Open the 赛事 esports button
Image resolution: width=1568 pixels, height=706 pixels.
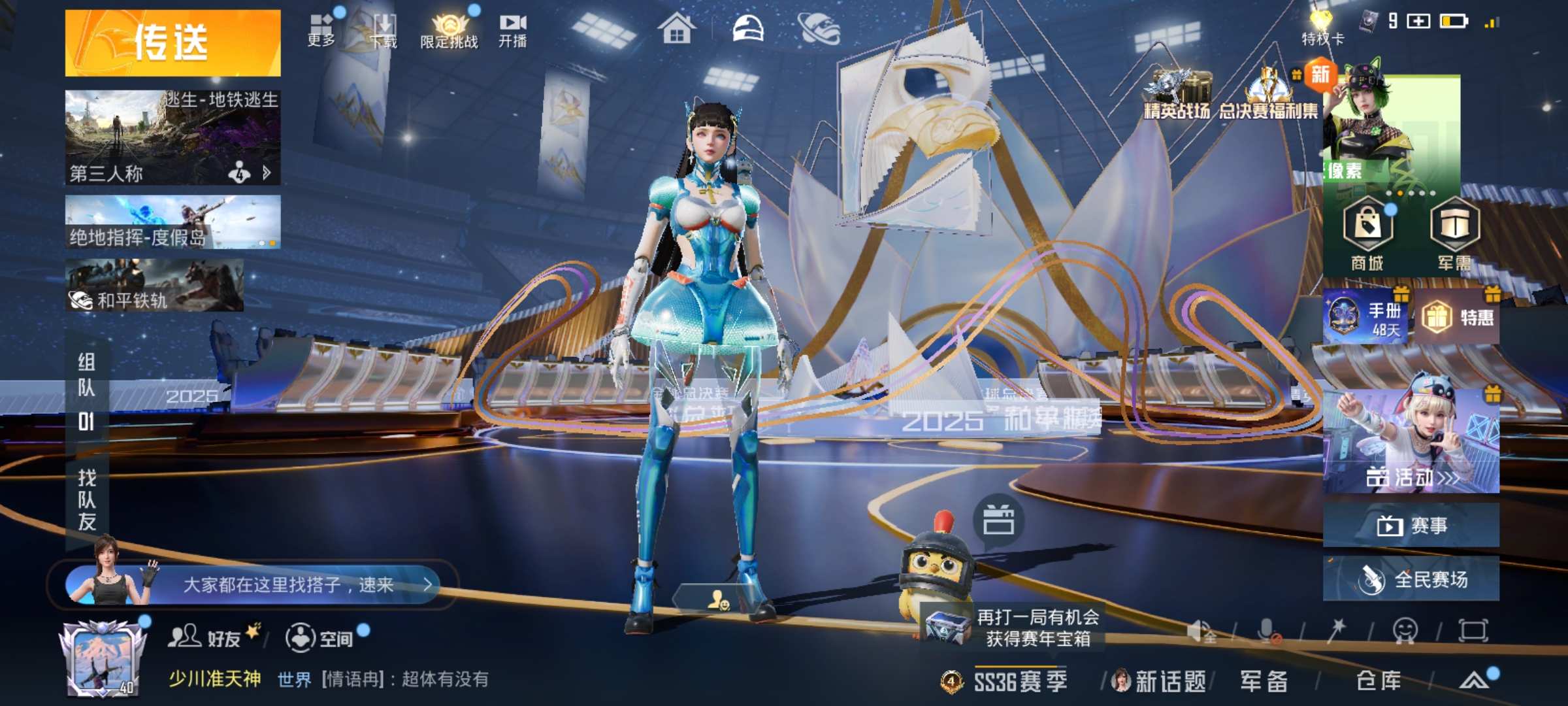click(x=1411, y=525)
